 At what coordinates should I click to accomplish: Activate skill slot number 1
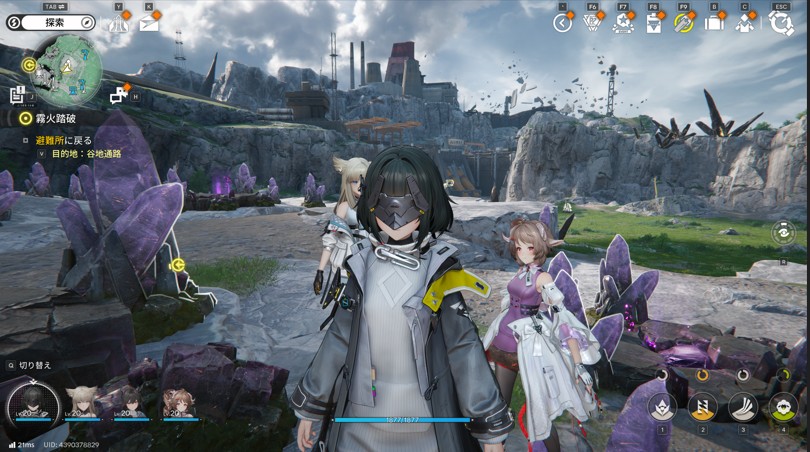(x=662, y=407)
